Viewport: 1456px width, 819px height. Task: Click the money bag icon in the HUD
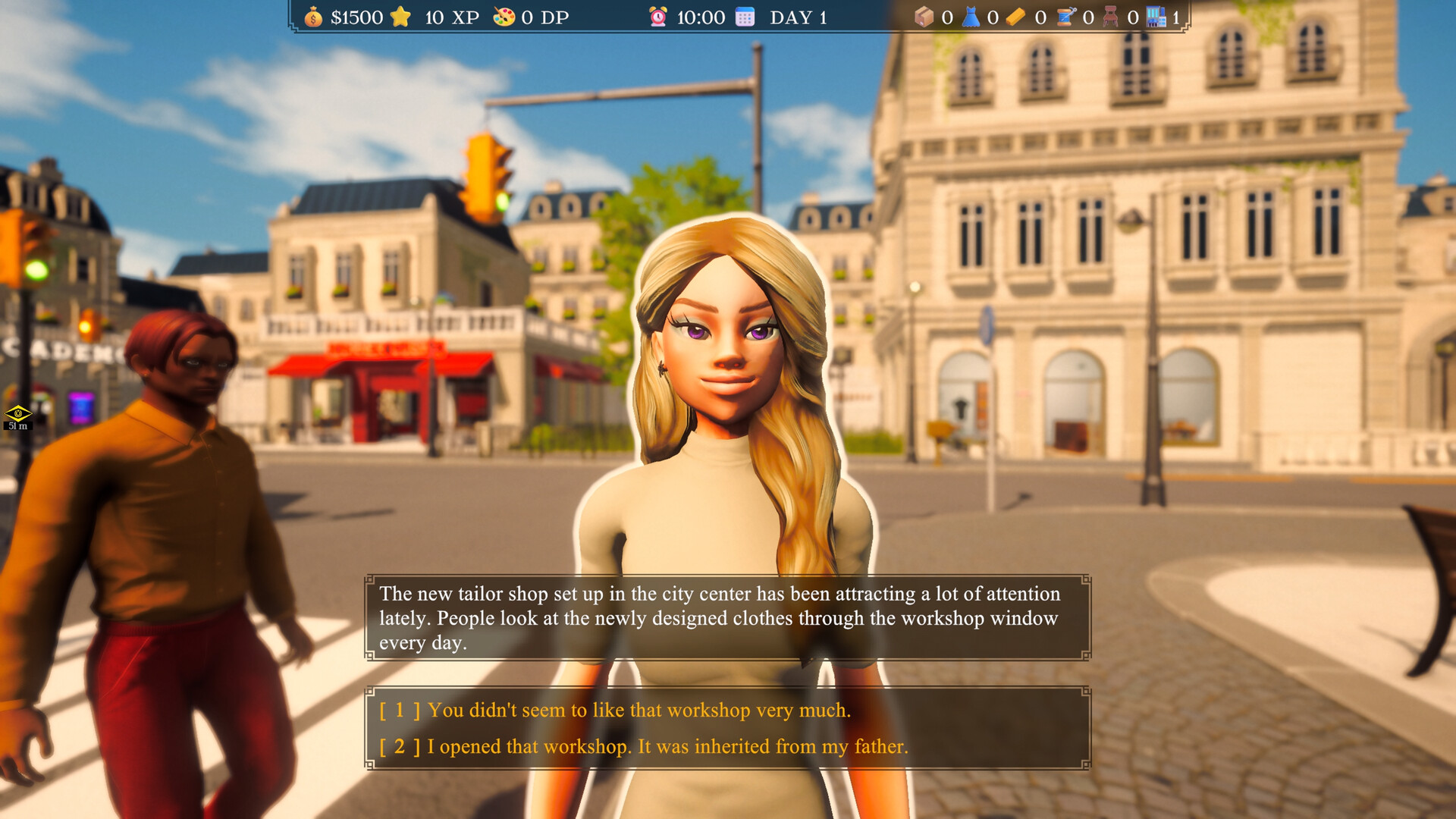312,17
